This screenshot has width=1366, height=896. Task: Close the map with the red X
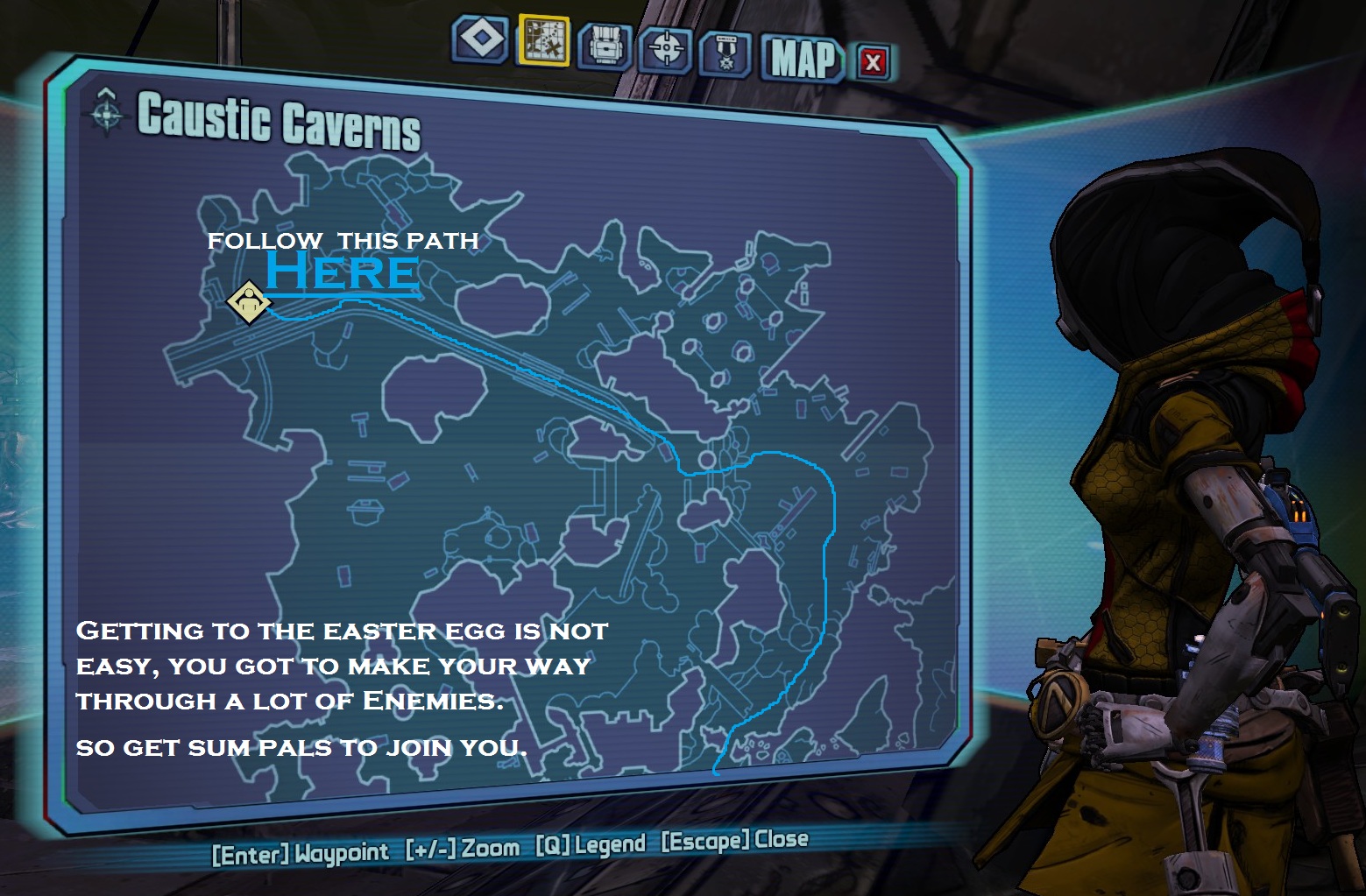click(873, 62)
